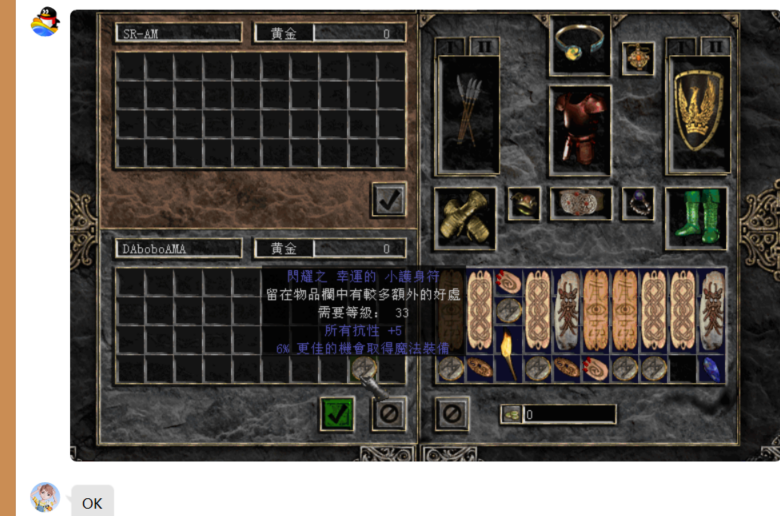The width and height of the screenshot is (780, 516).
Task: Select the equipped amulet
Action: [x=638, y=58]
